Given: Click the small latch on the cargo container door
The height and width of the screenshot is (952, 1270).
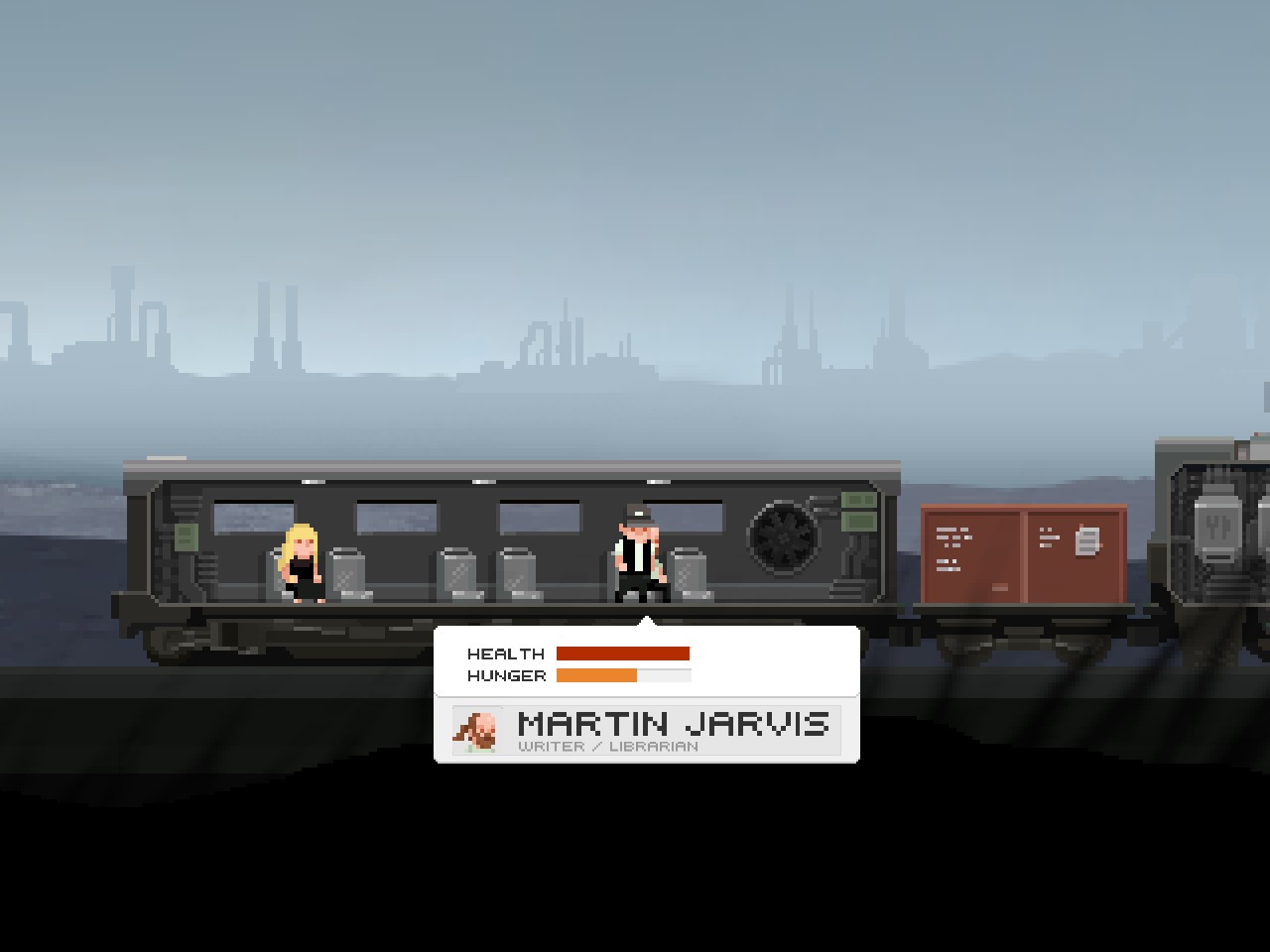Looking at the screenshot, I should coord(1000,587).
